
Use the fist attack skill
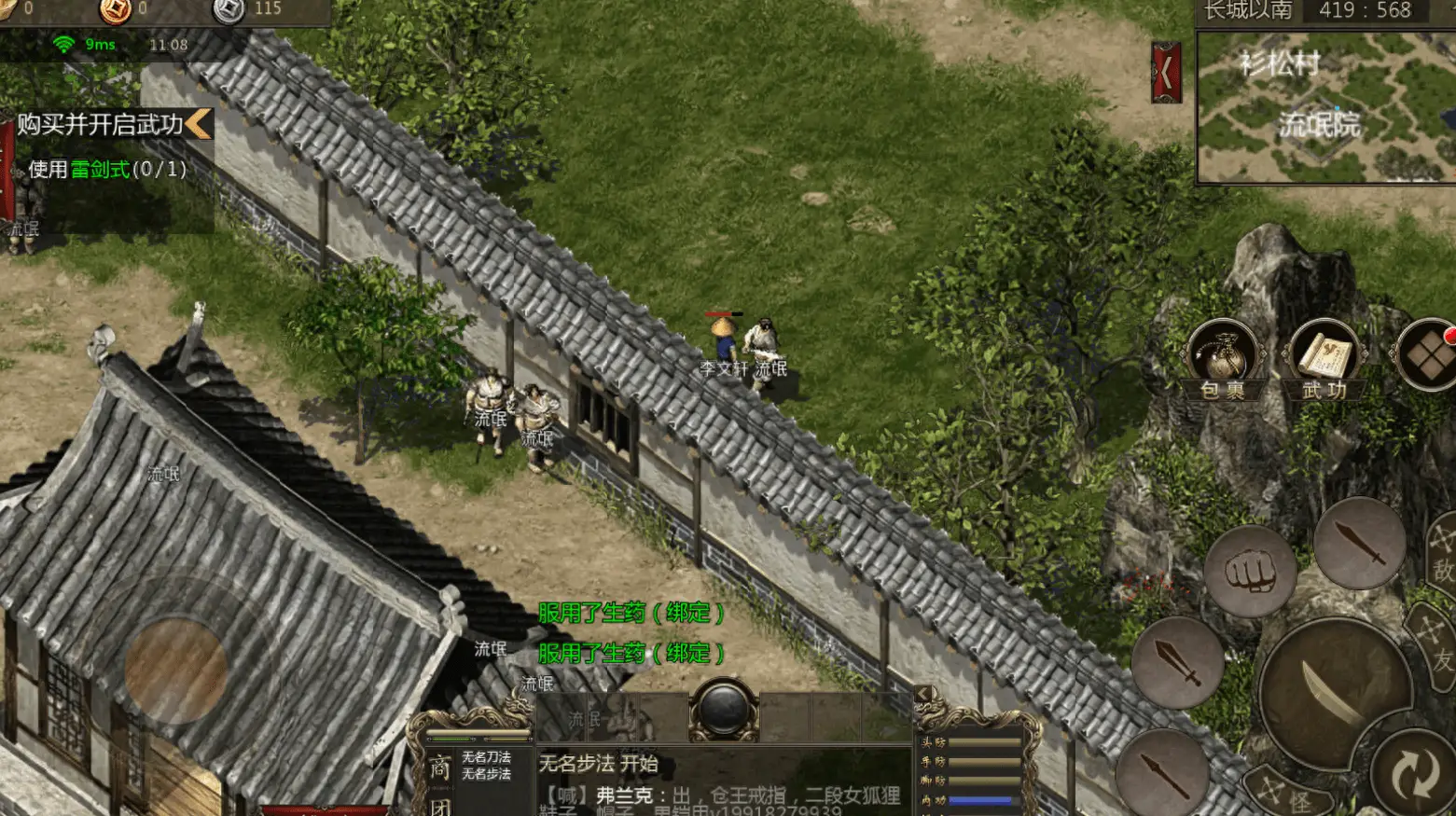pyautogui.click(x=1249, y=571)
